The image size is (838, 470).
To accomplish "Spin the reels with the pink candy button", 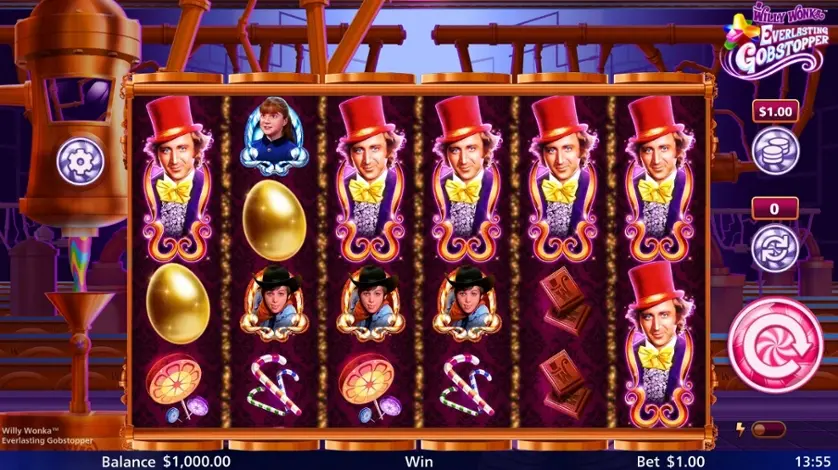I will pos(775,343).
